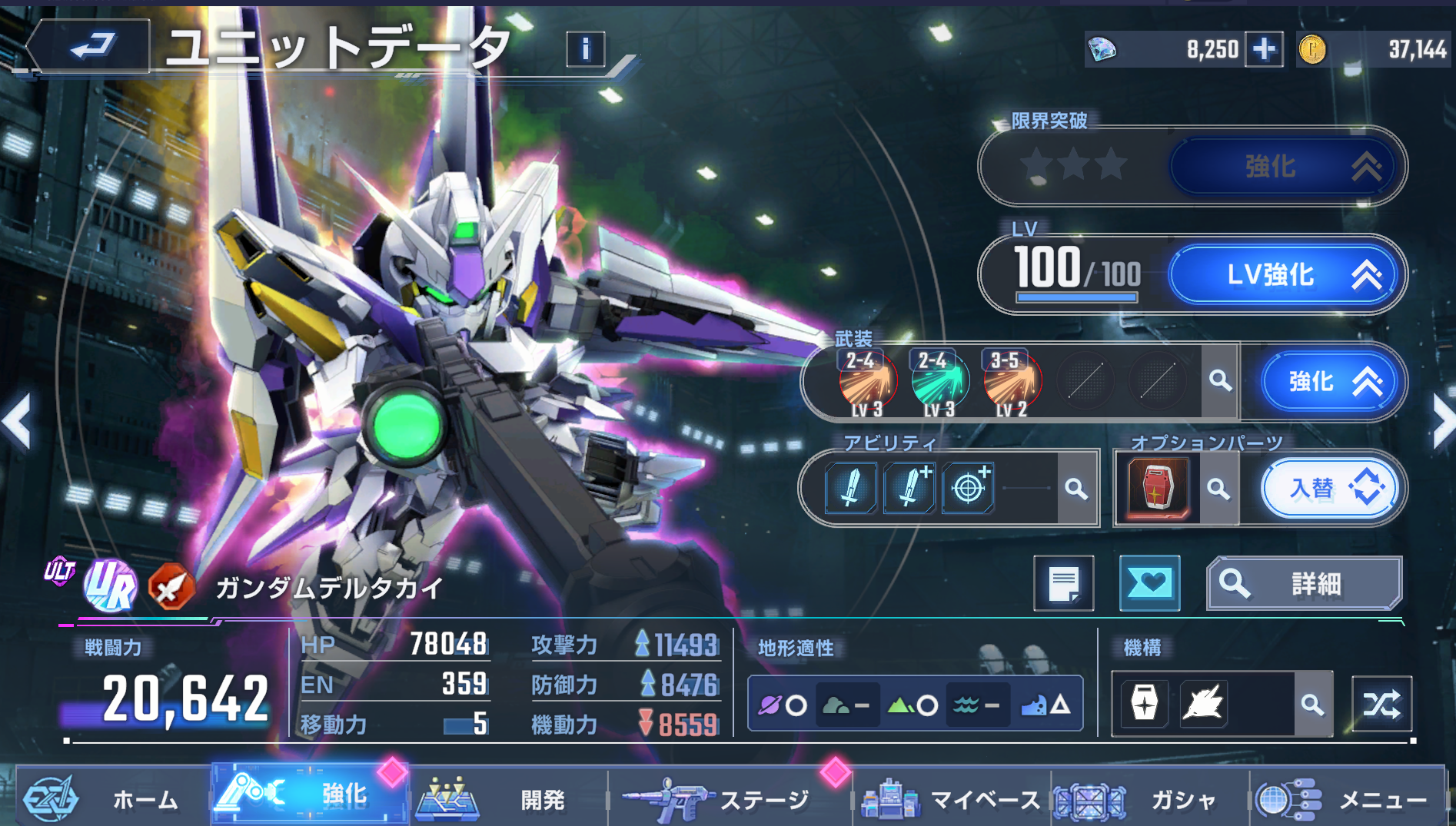Show the previous unit with left arrow
This screenshot has width=1456, height=826.
pos(17,421)
